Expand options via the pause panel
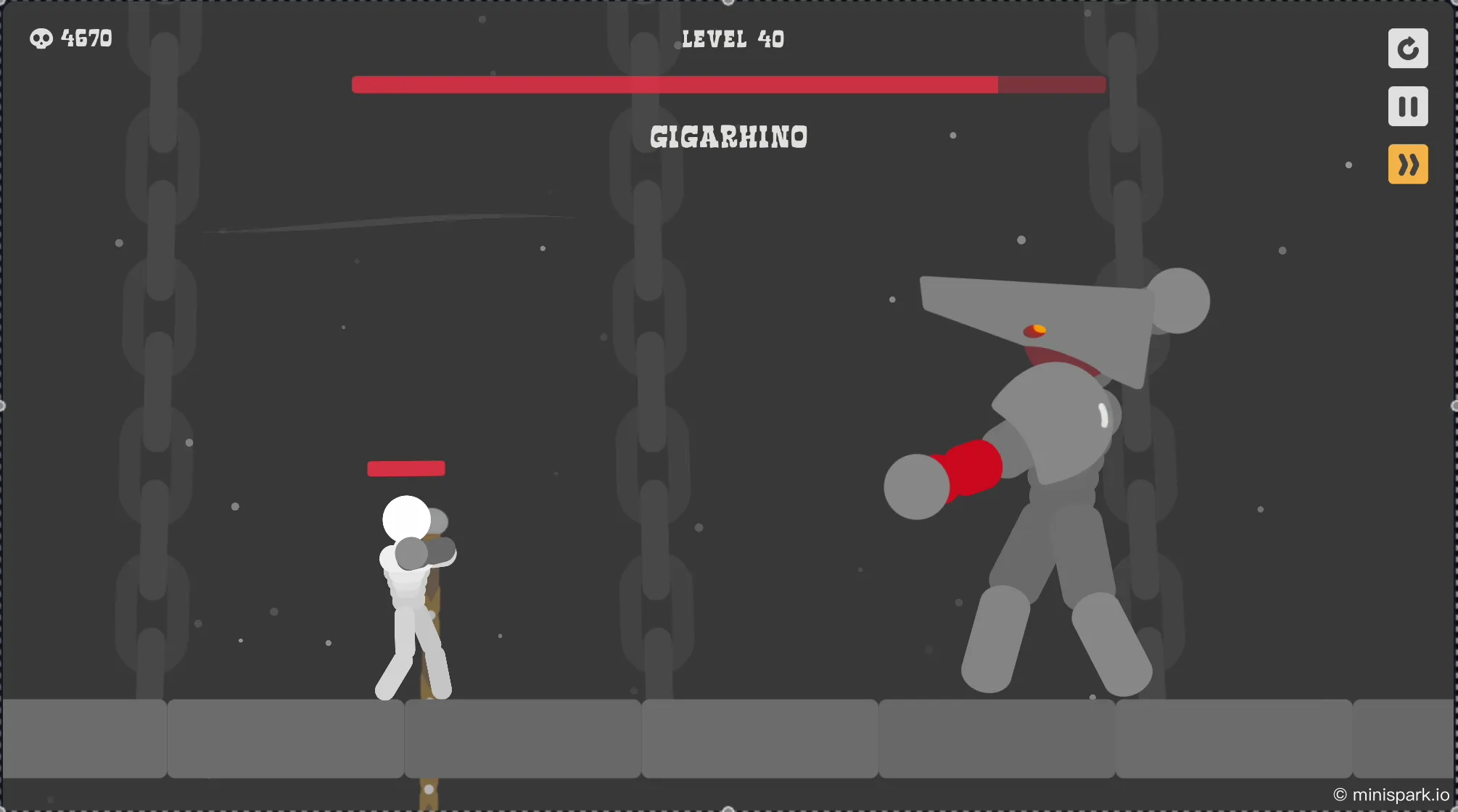The height and width of the screenshot is (812, 1458). coord(1407,106)
